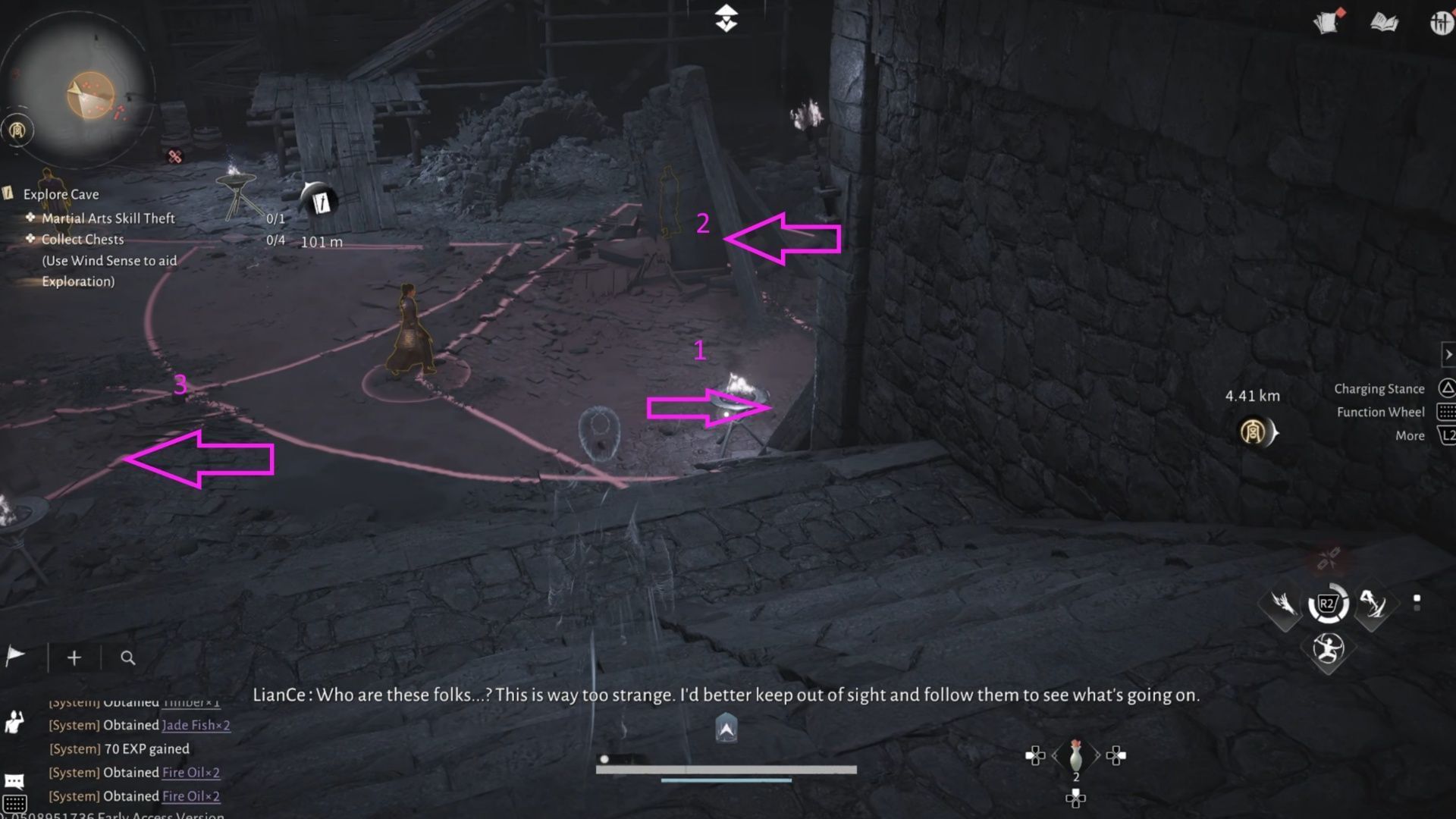Open the Jade Fish×2 item link
This screenshot has height=819, width=1456.
tap(194, 725)
